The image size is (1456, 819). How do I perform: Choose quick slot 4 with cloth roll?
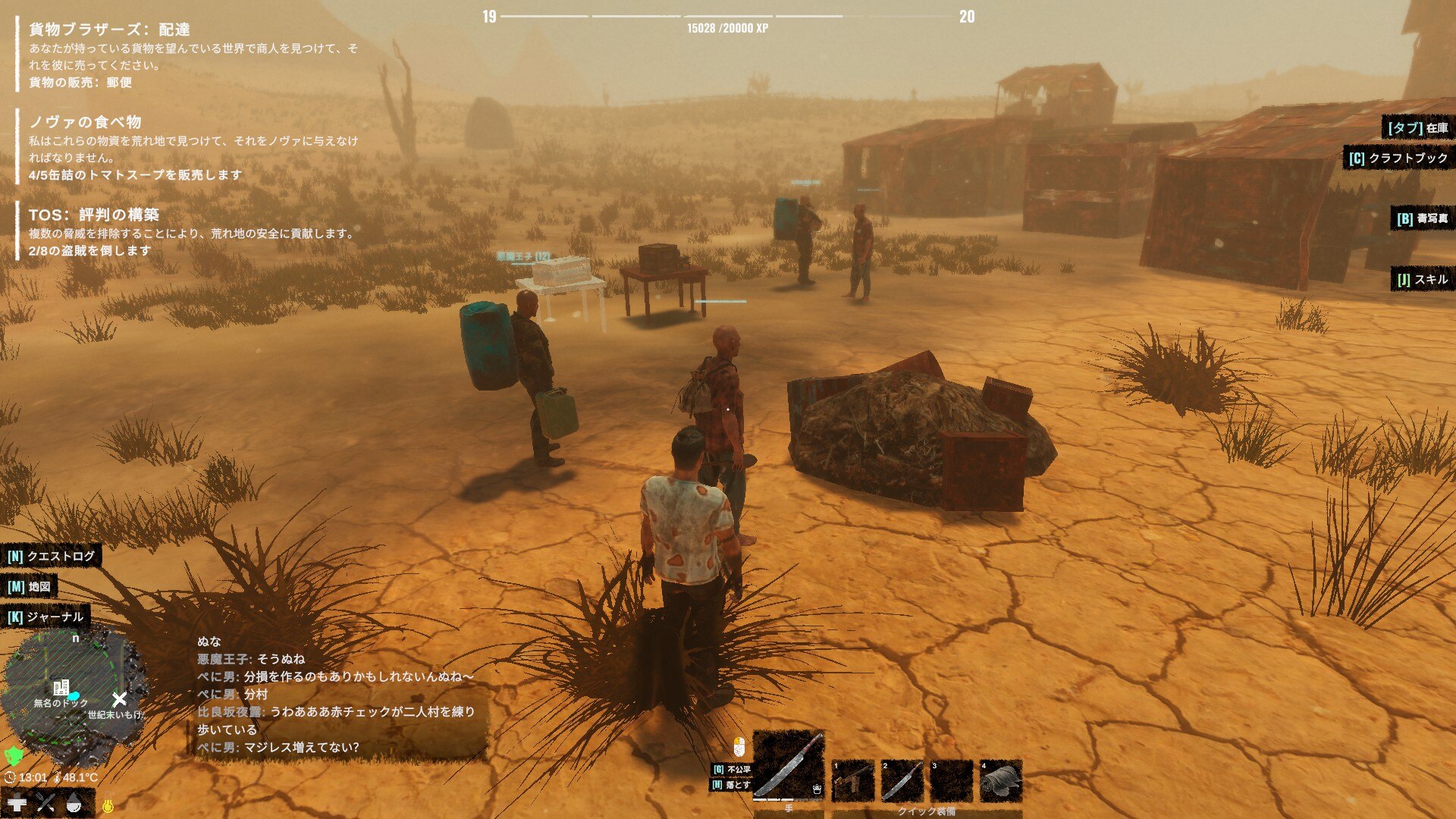pyautogui.click(x=1000, y=780)
